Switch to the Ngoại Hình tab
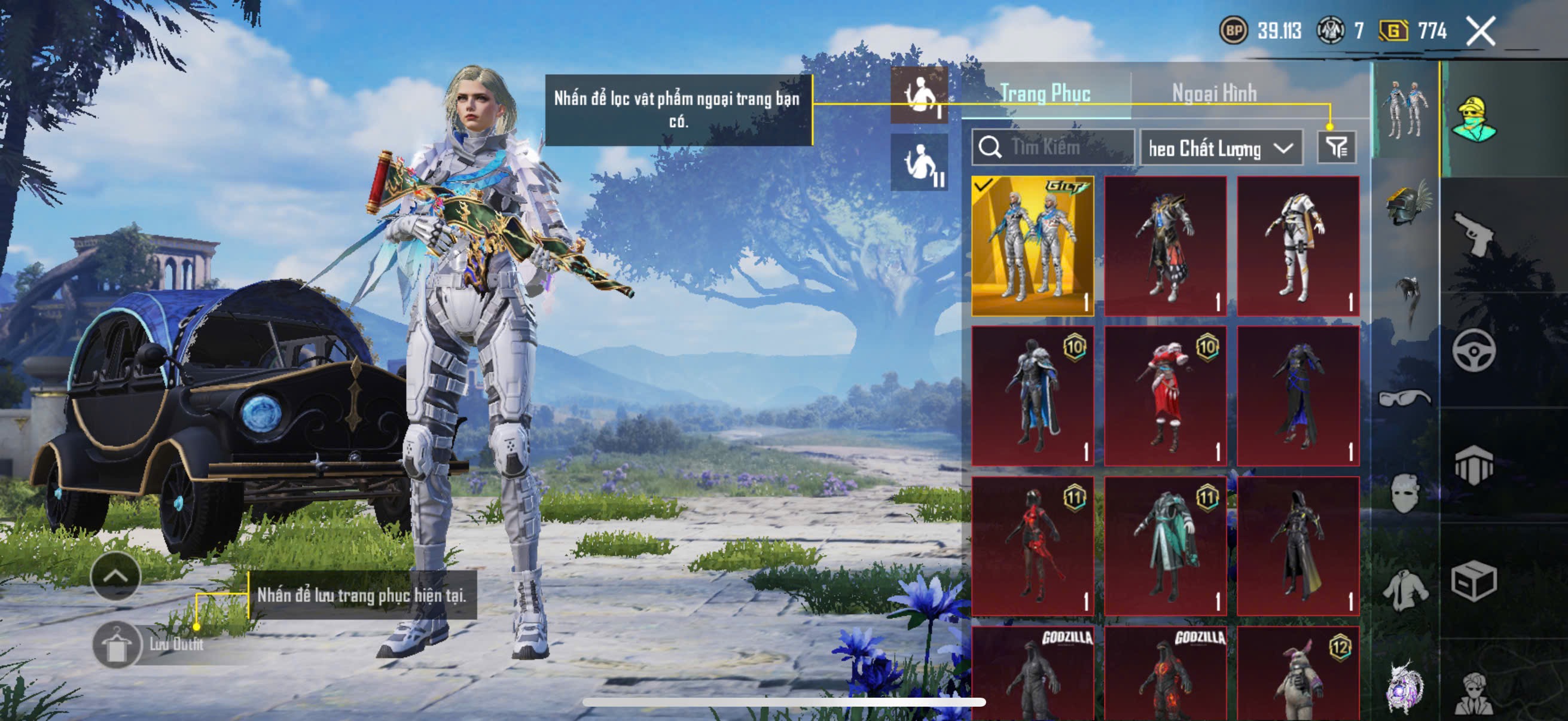Image resolution: width=1568 pixels, height=721 pixels. (1214, 93)
